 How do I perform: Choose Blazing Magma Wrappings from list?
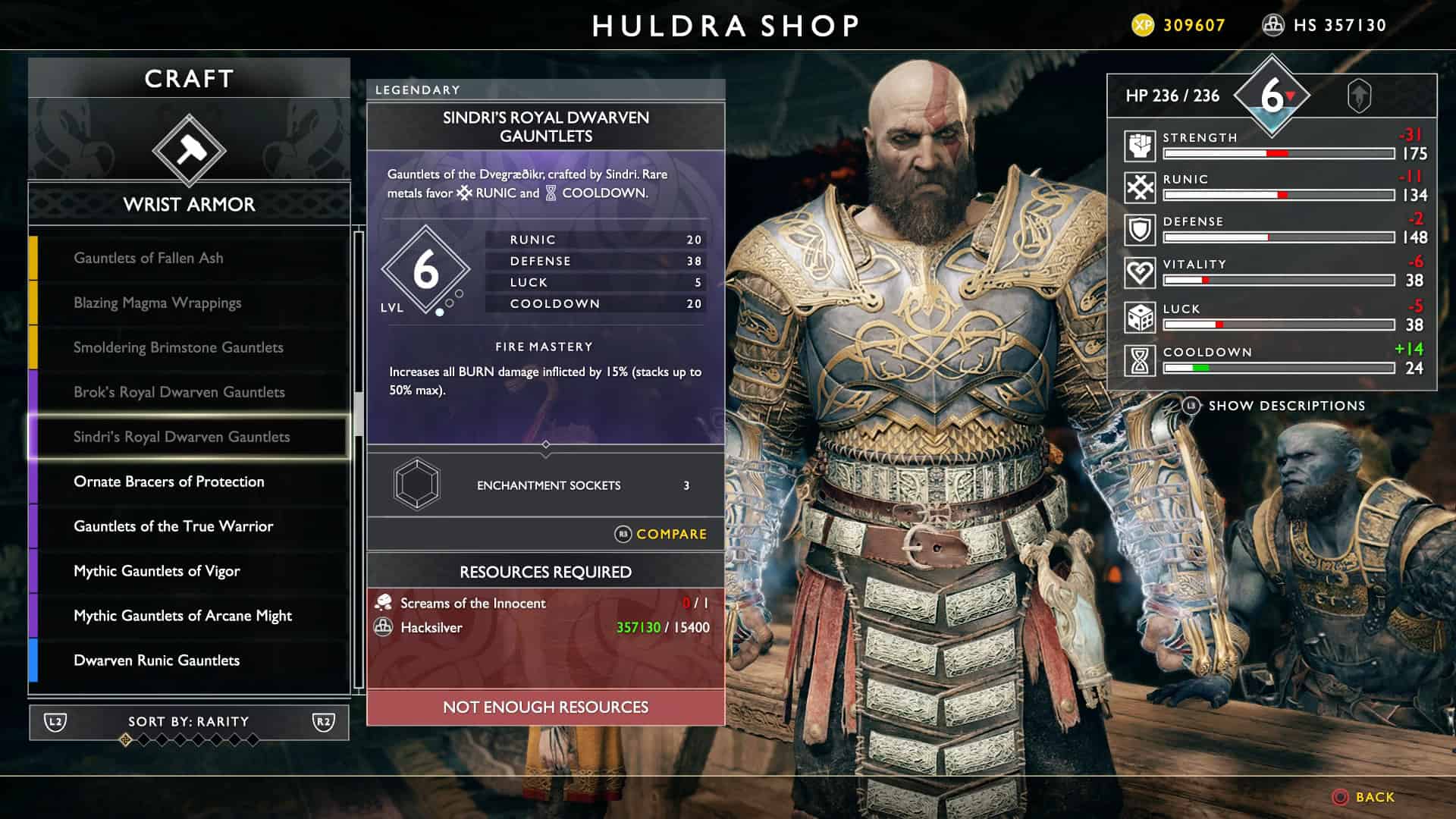(157, 303)
